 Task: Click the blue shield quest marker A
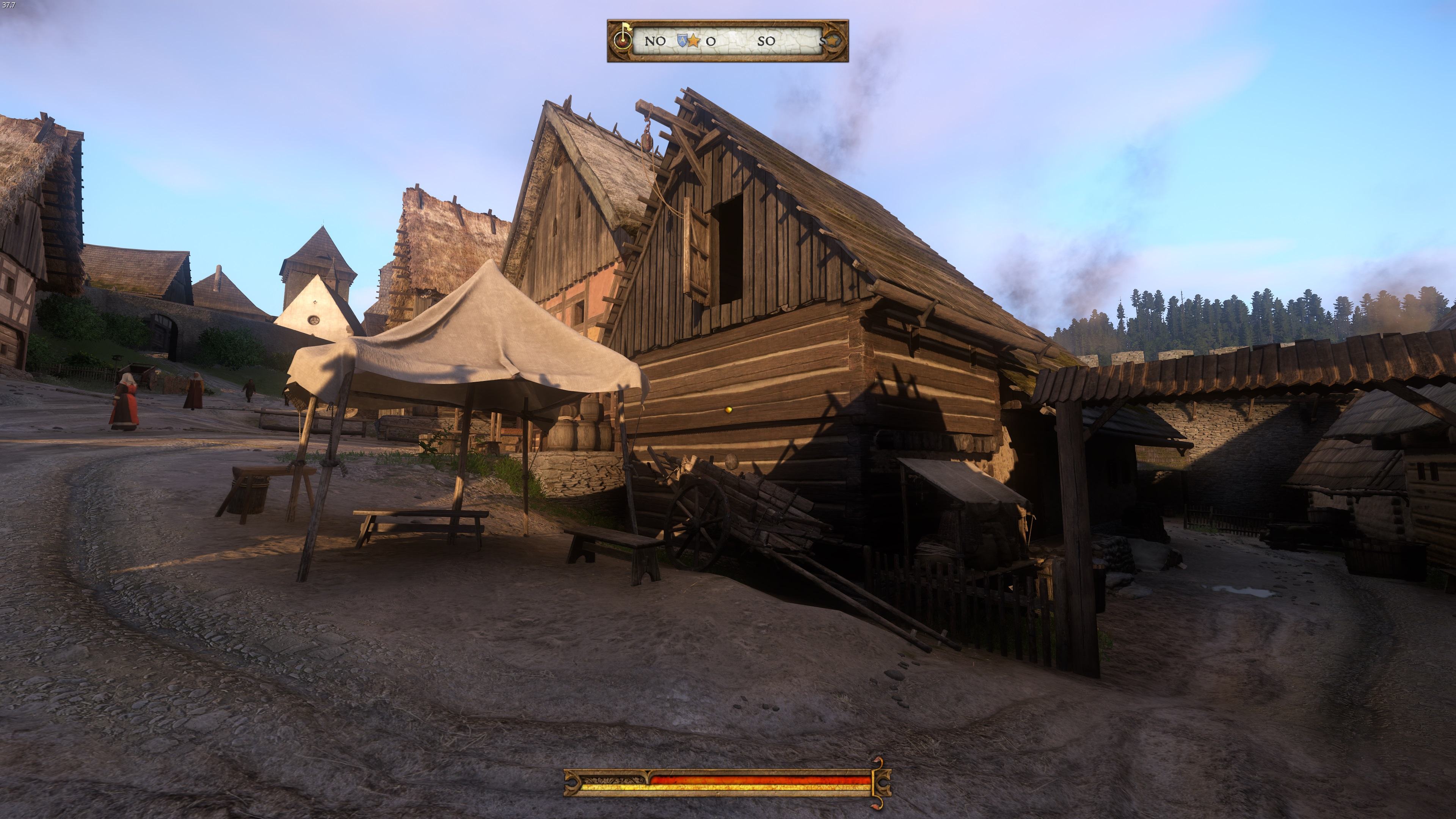[682, 40]
